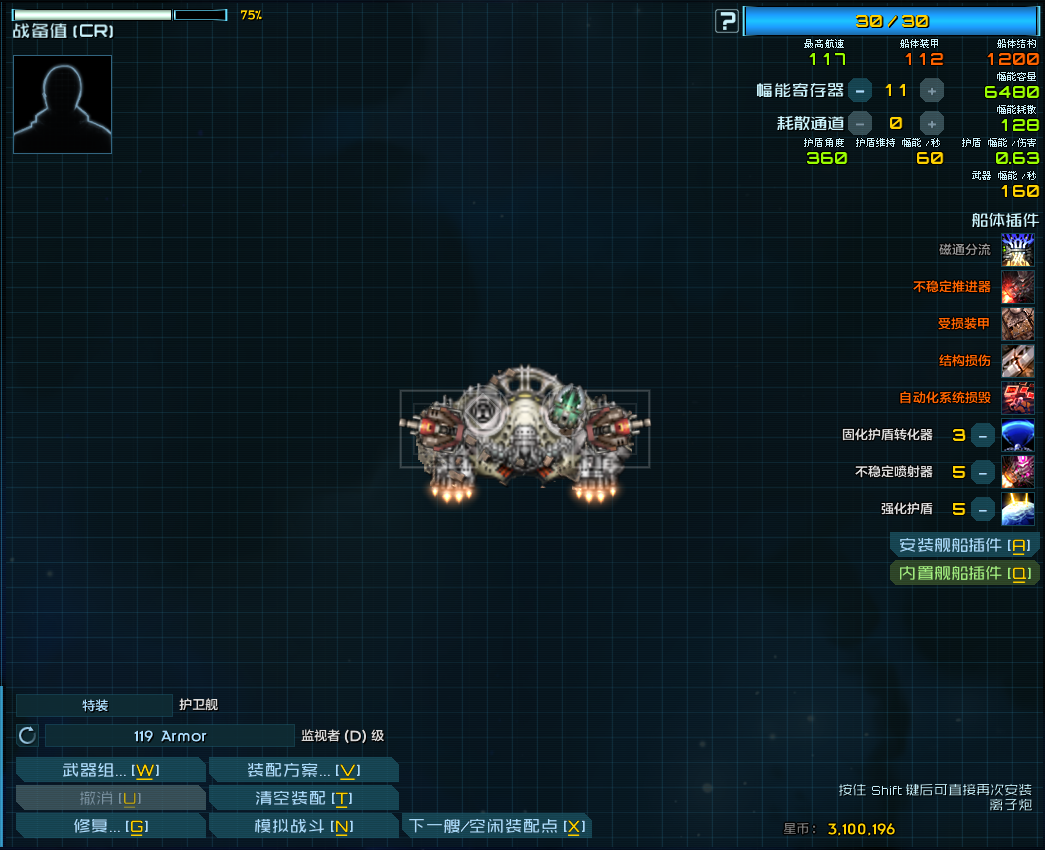Go to 下一艘/空闲装配点 next ship
The image size is (1045, 850).
coord(497,826)
